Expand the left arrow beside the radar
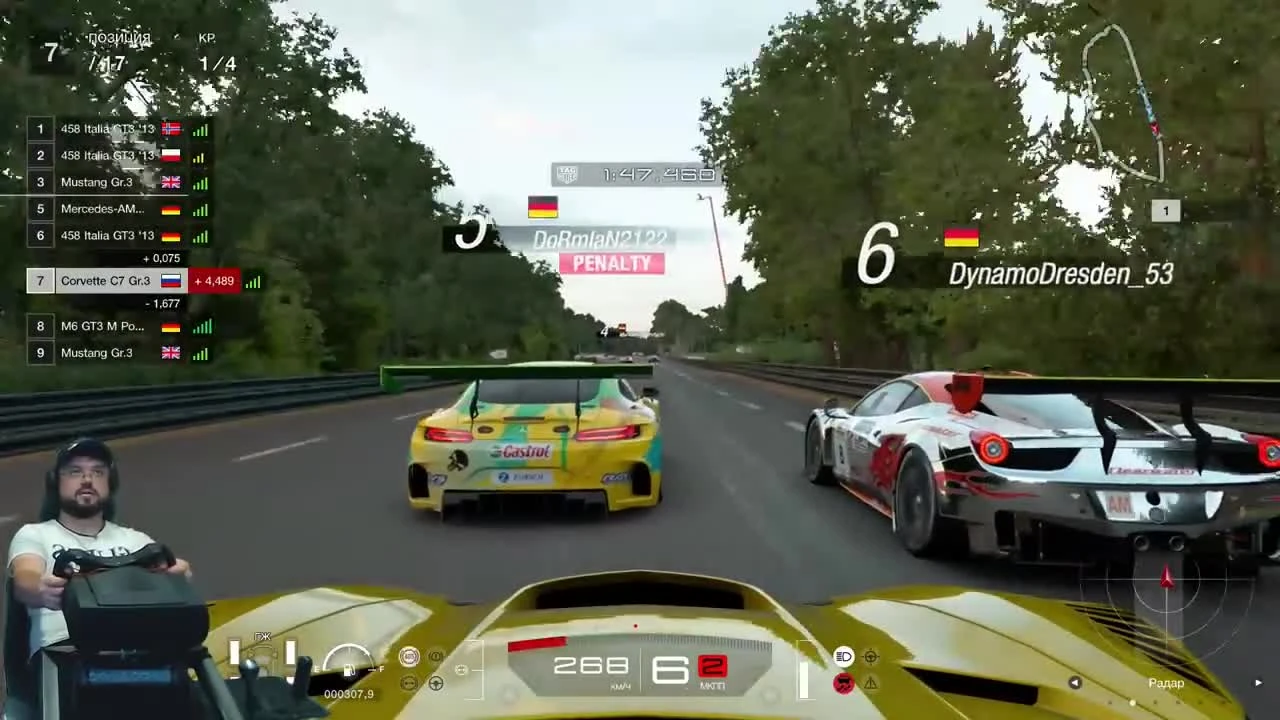 coord(1075,682)
